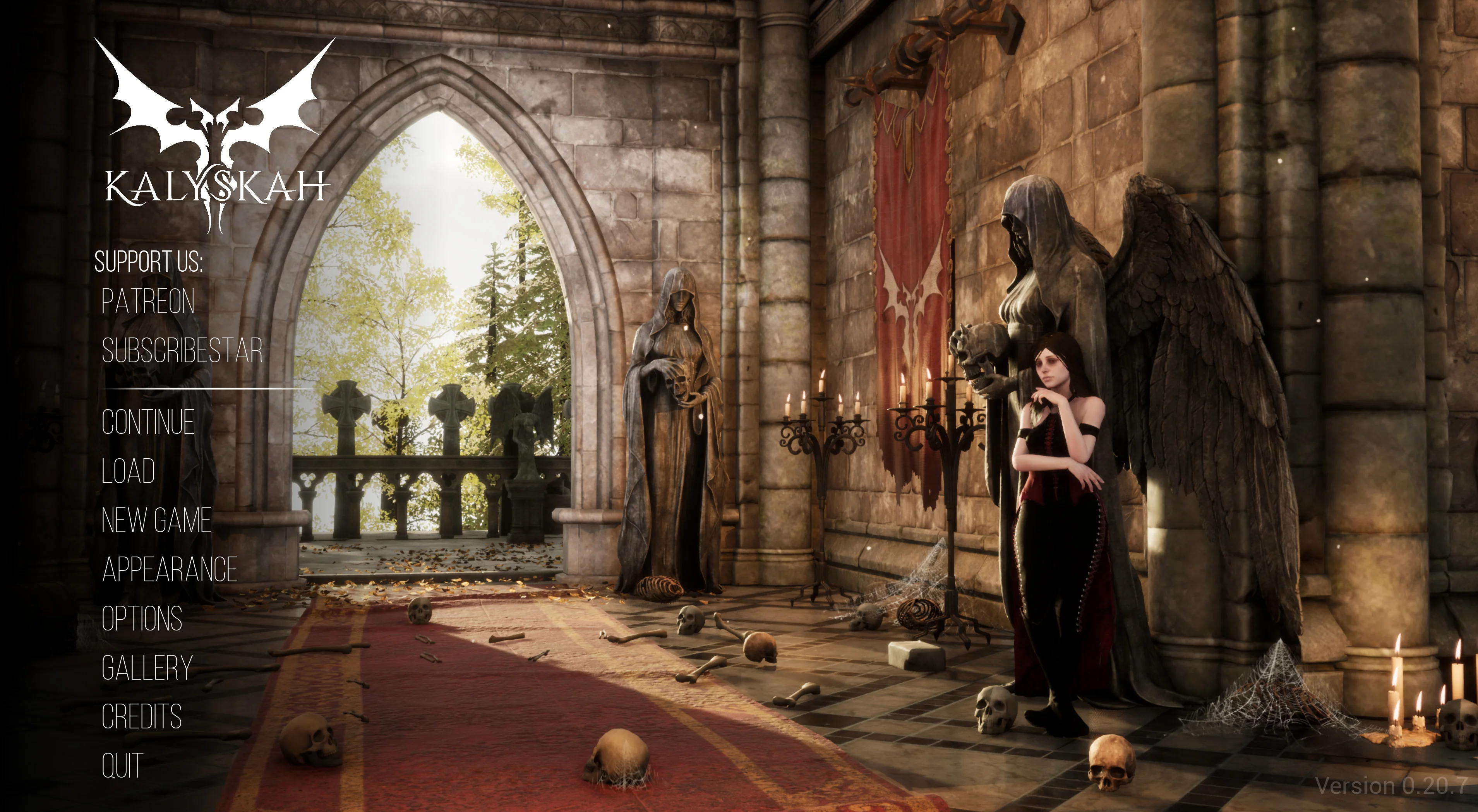This screenshot has width=1478, height=812.
Task: Go to the Options screen
Action: [x=142, y=619]
